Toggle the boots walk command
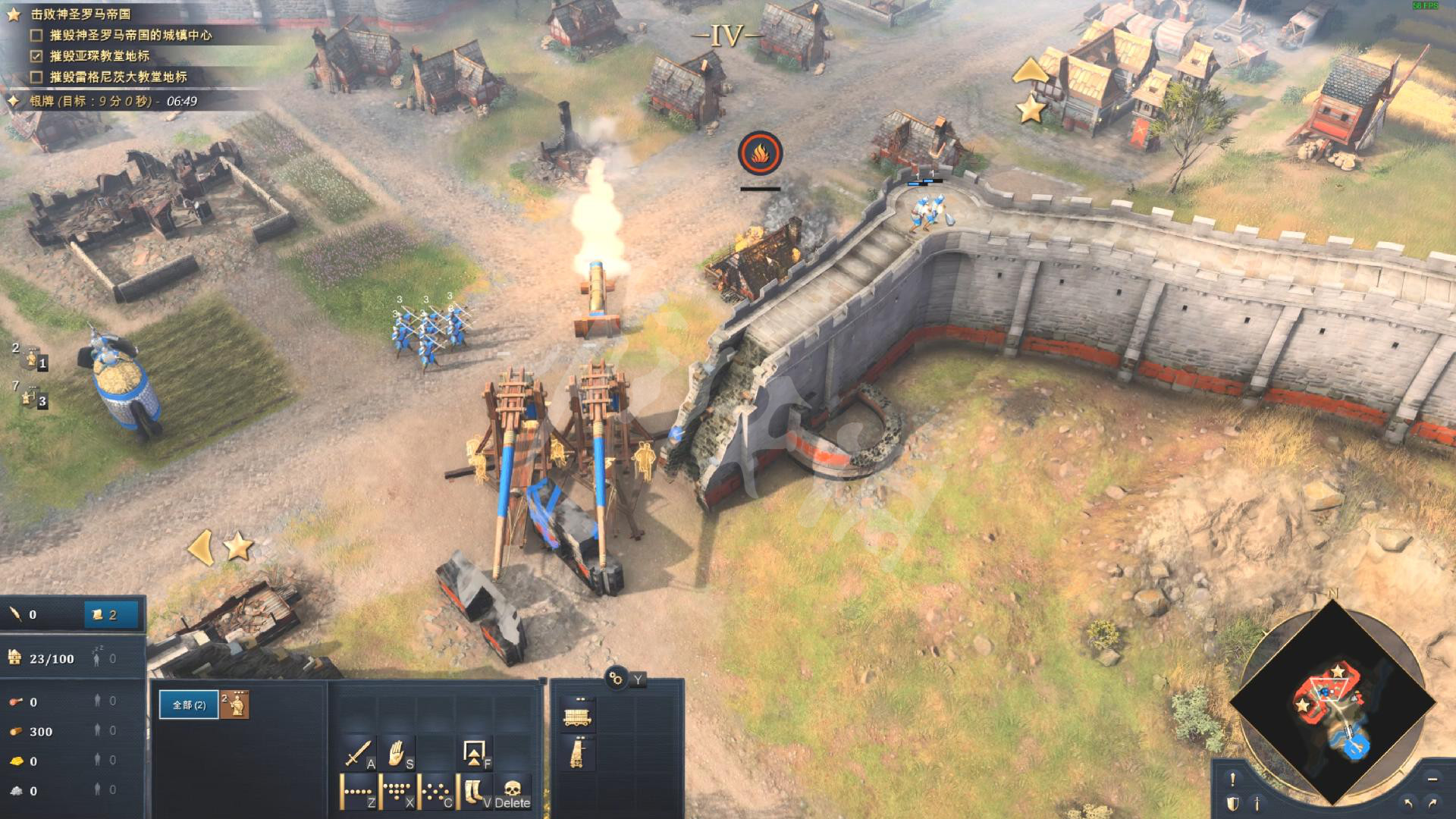Image resolution: width=1456 pixels, height=819 pixels. coord(475,792)
